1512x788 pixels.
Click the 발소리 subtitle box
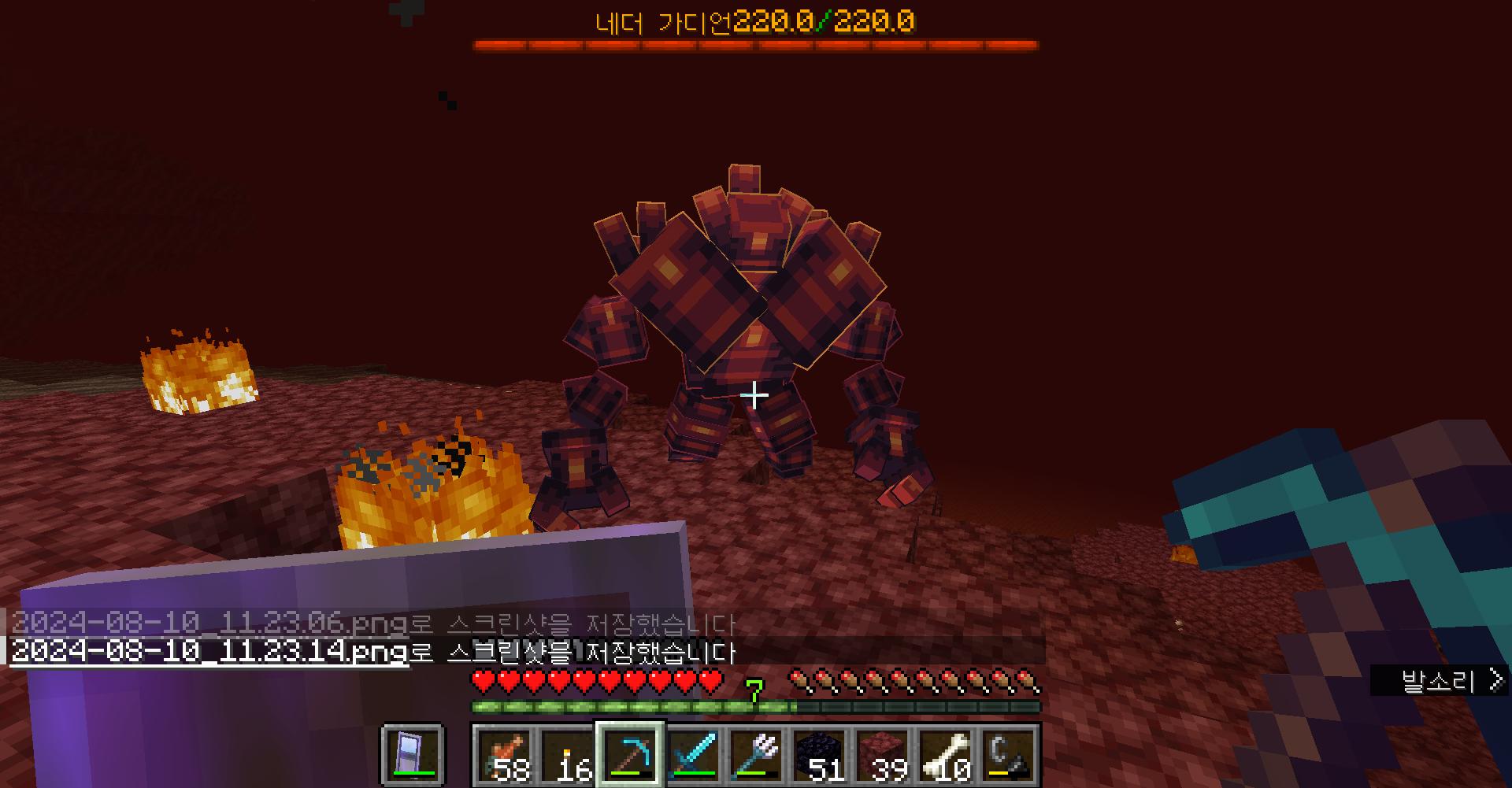[1449, 679]
